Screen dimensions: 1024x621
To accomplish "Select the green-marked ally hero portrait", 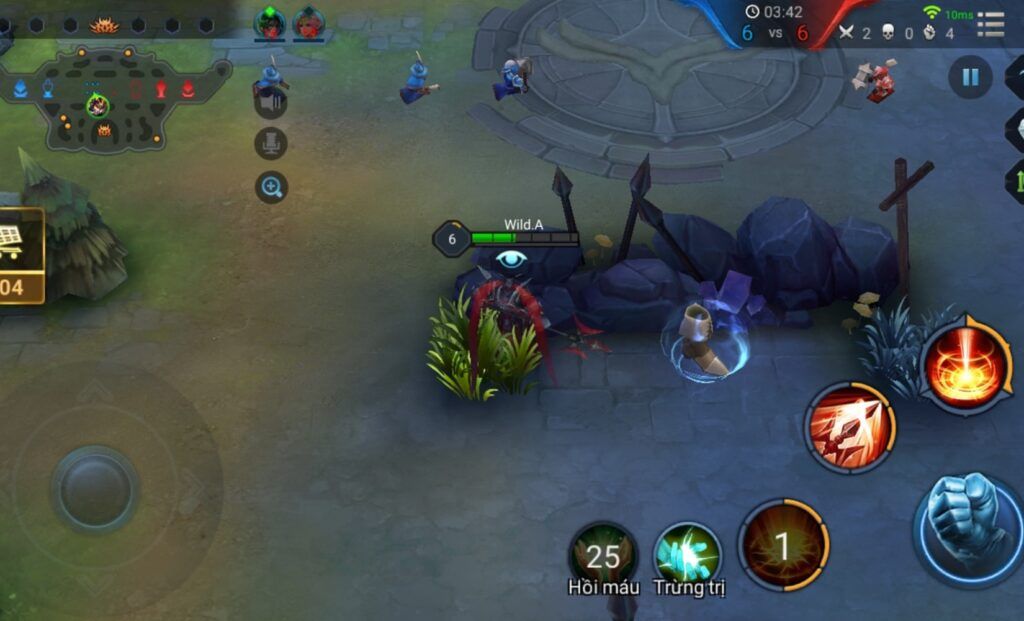I will [270, 23].
